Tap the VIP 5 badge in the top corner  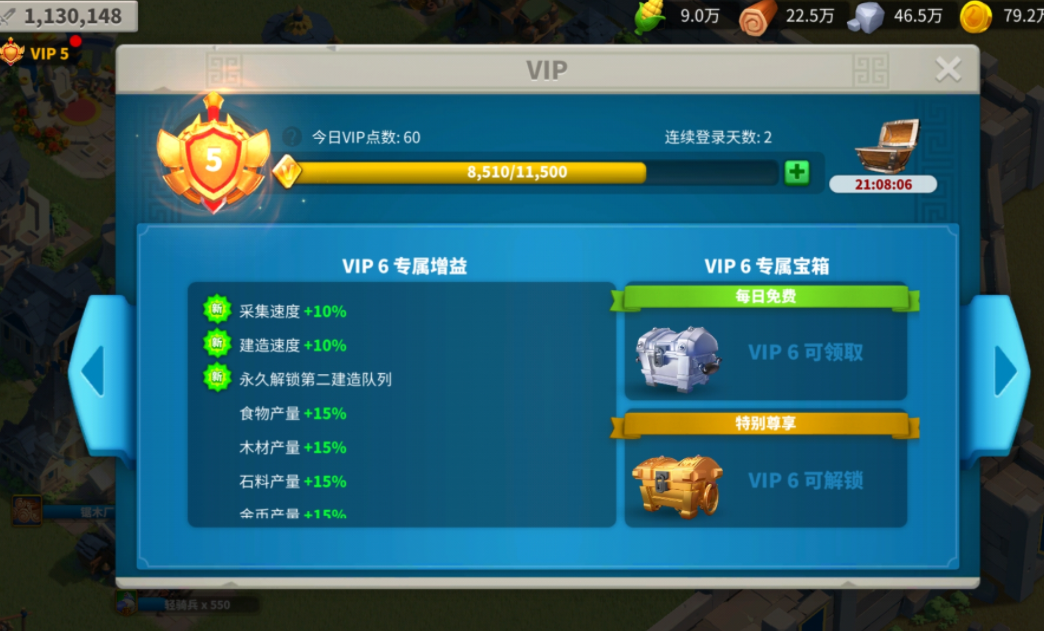coord(38,53)
